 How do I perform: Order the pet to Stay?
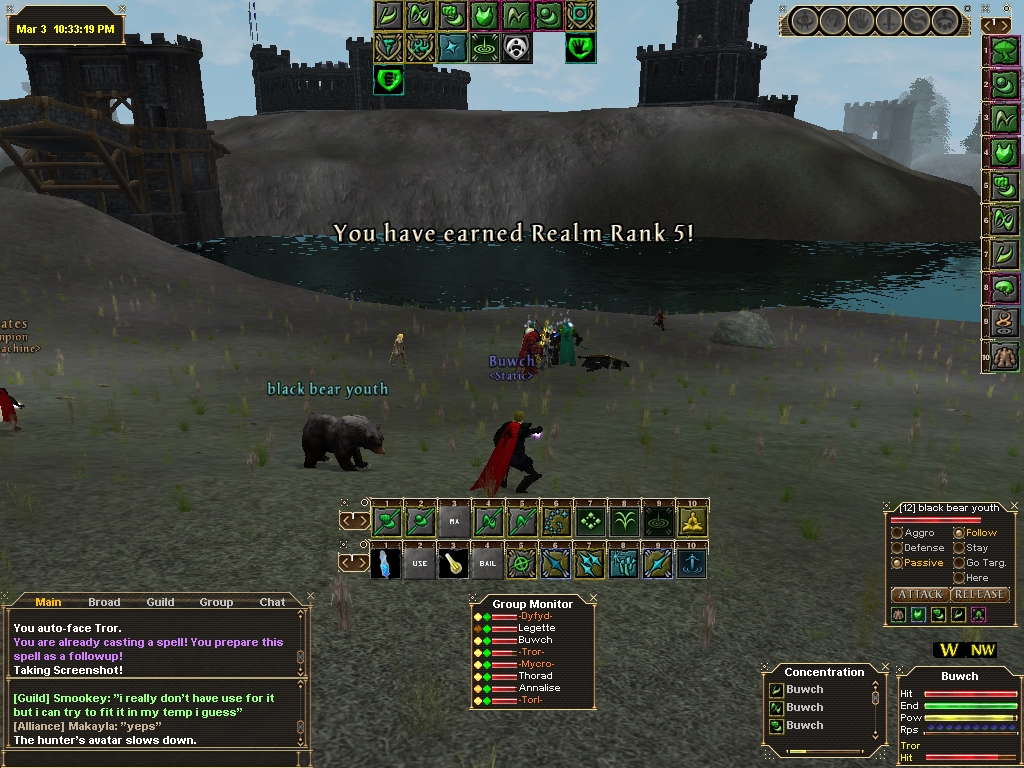959,548
